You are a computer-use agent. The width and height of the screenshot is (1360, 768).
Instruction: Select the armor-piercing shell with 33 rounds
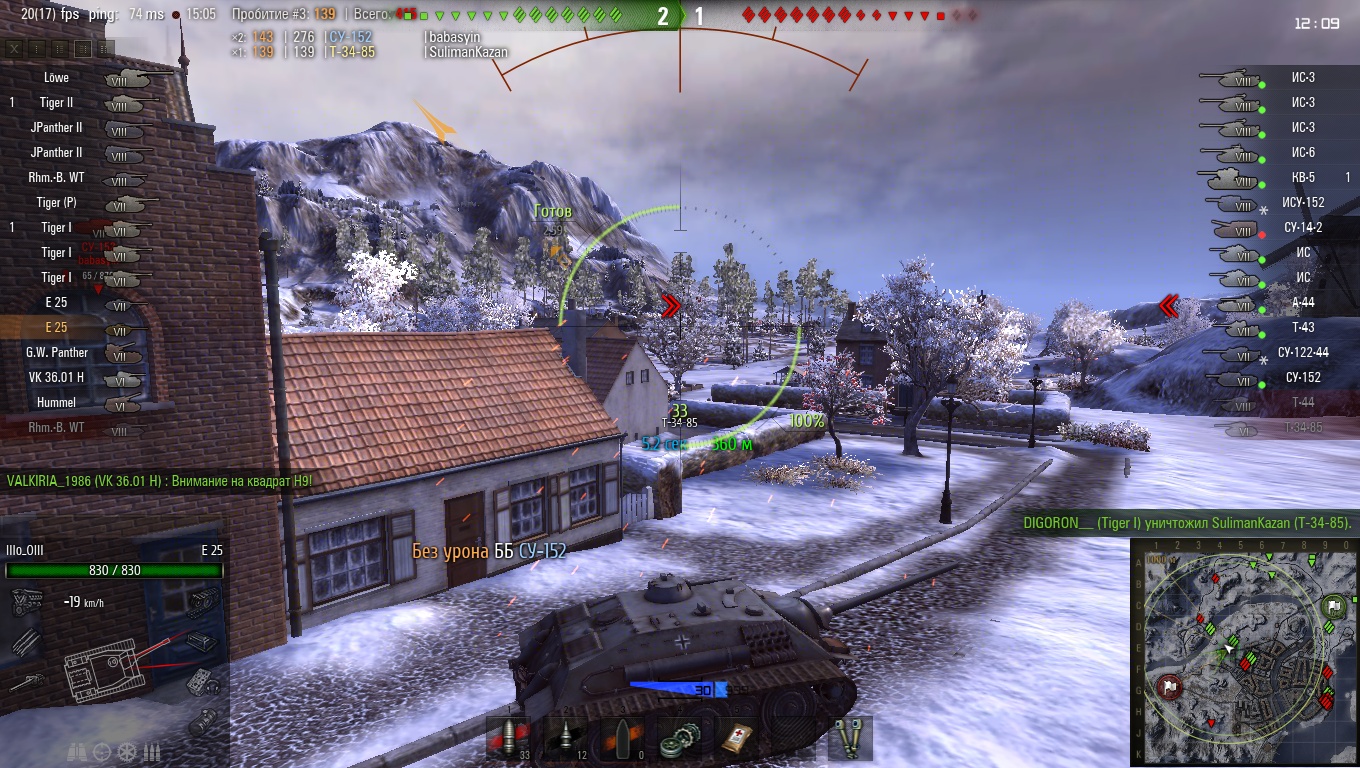508,739
